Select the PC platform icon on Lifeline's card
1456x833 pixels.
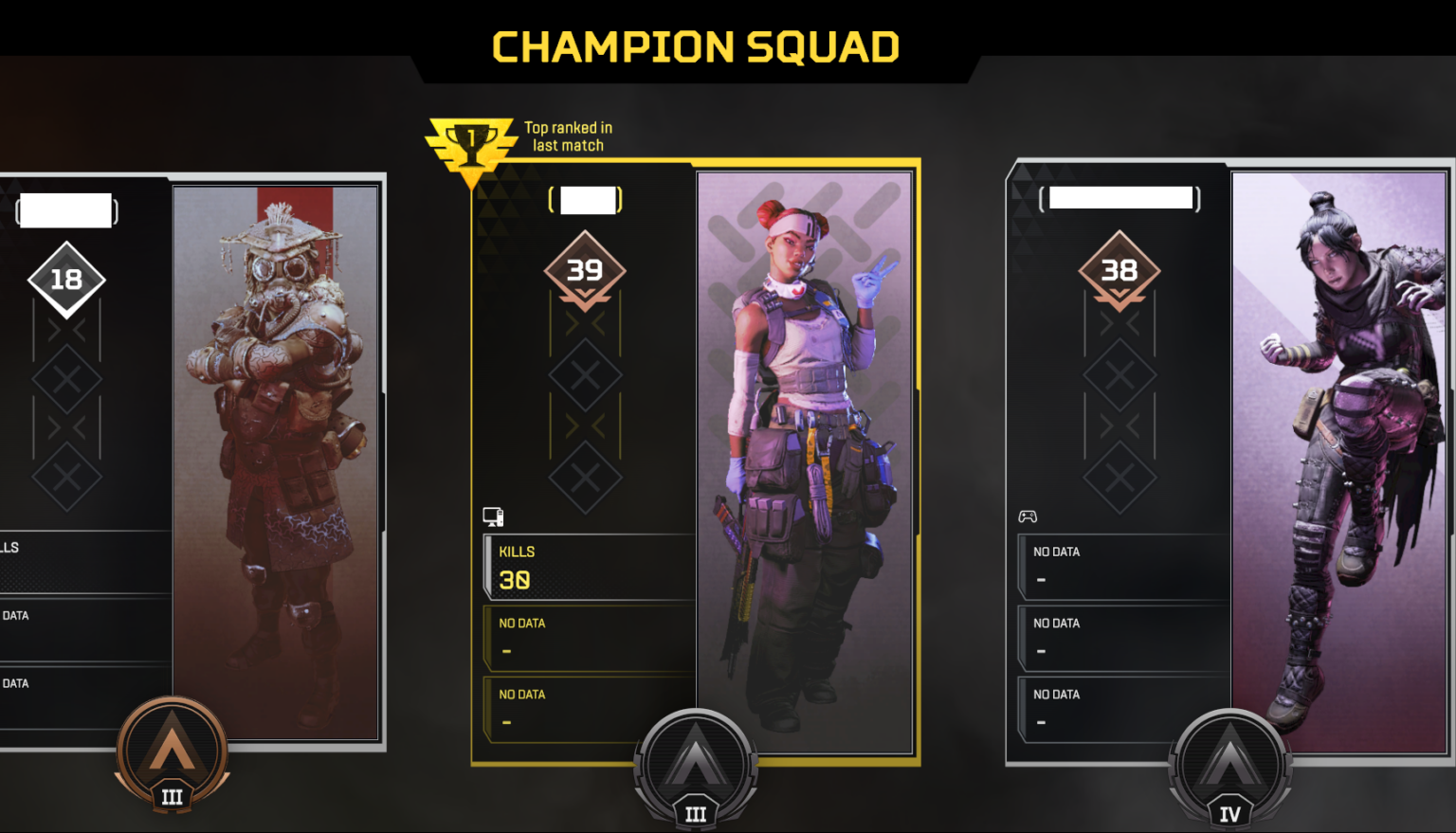(491, 516)
